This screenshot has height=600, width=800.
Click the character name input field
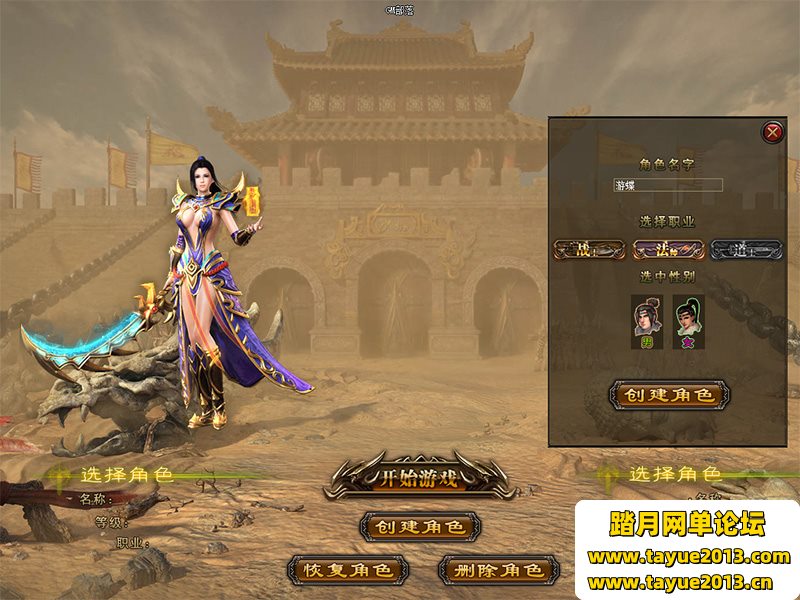coord(668,185)
